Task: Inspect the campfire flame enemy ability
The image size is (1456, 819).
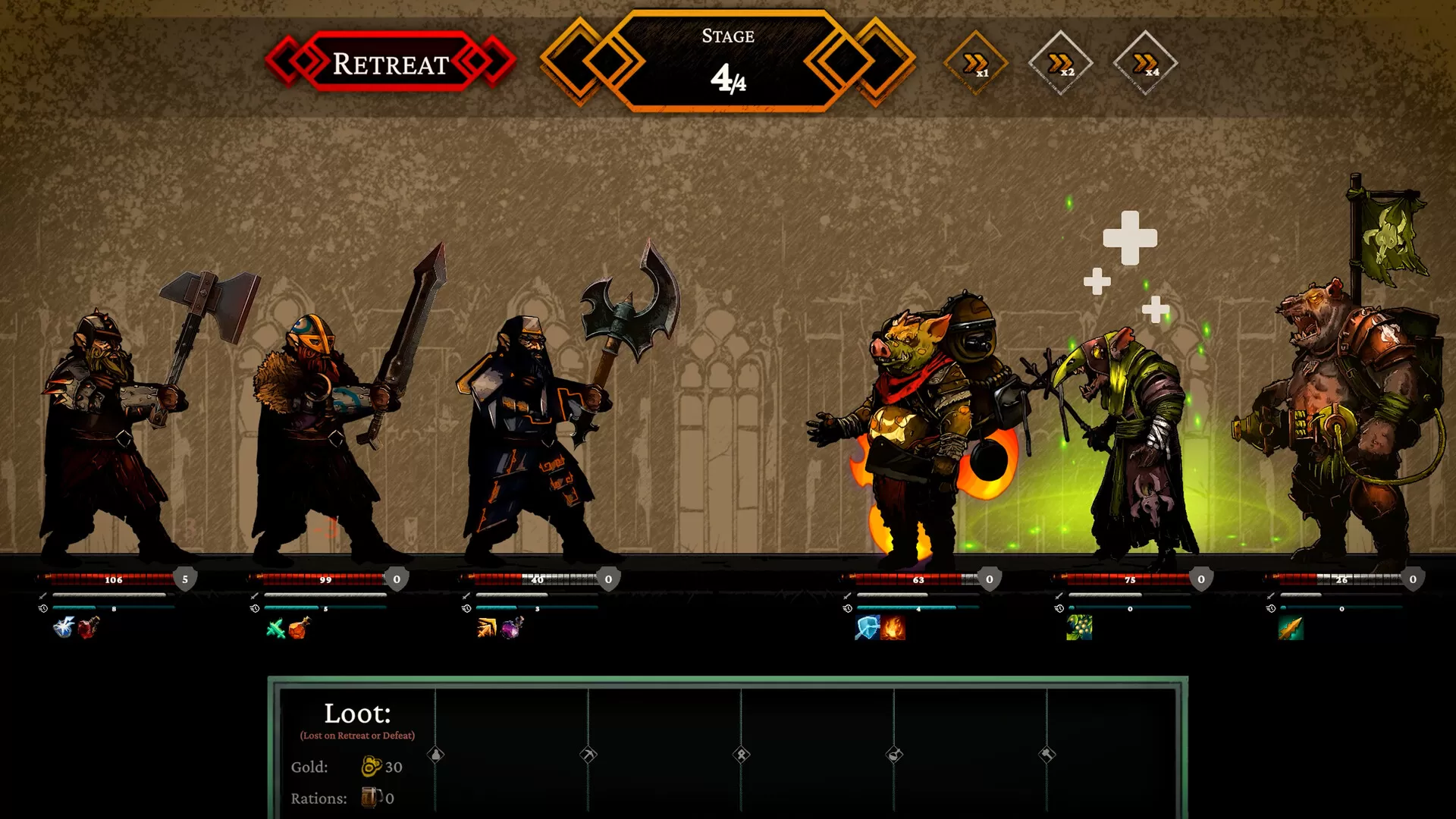Action: [893, 628]
